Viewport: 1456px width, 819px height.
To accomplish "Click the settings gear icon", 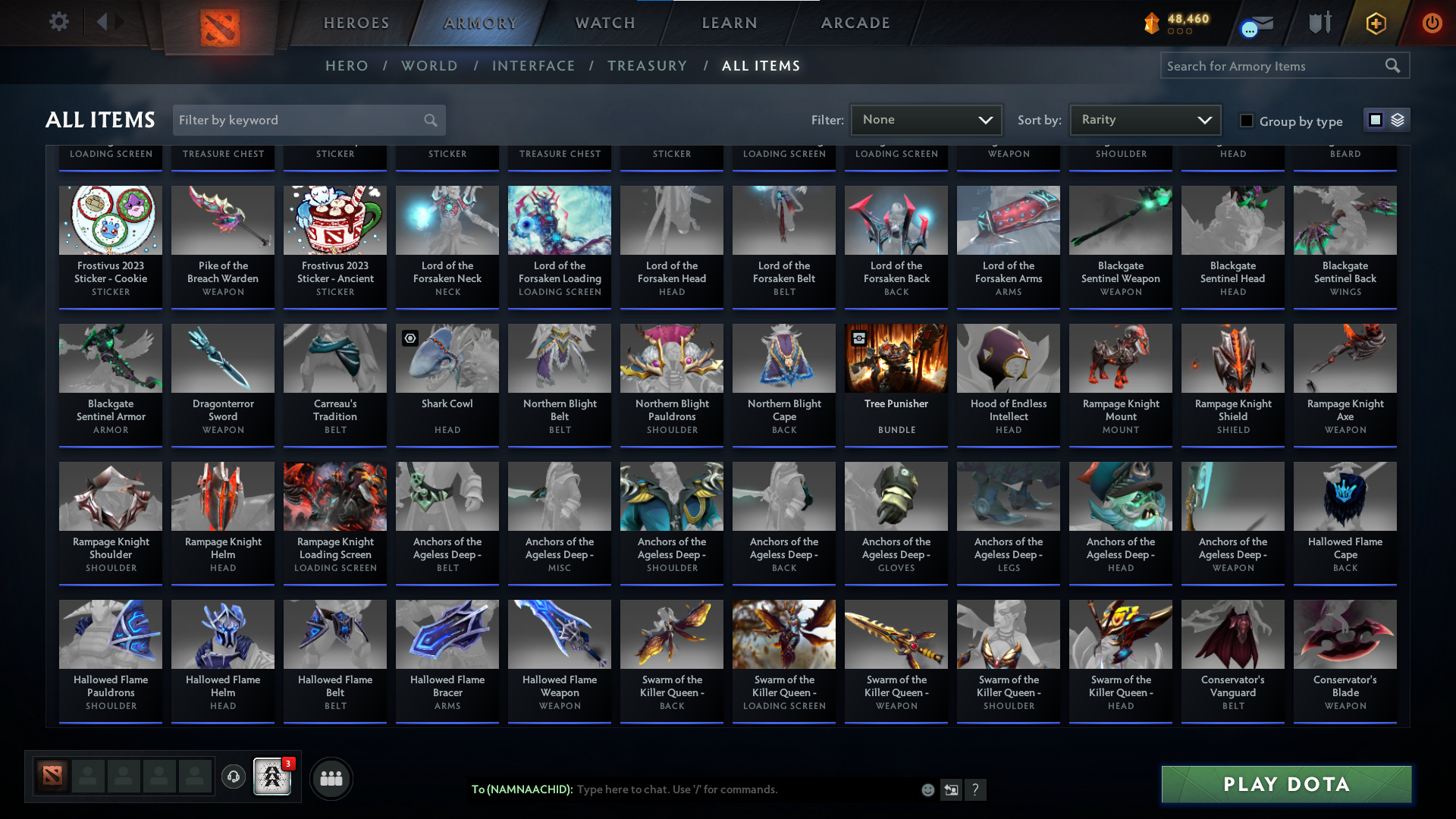I will (x=59, y=22).
